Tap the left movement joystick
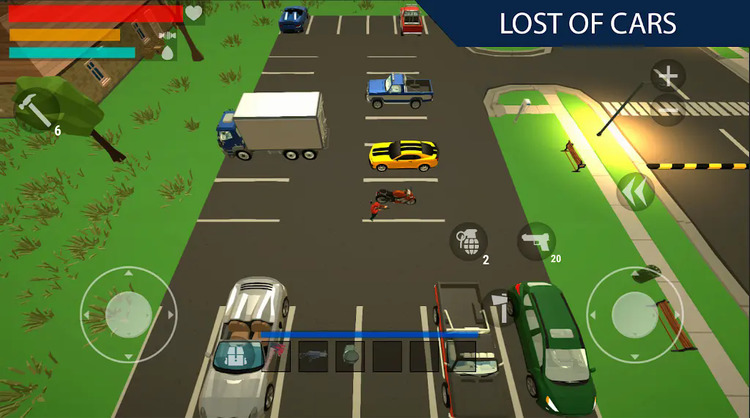This screenshot has width=750, height=418. point(129,314)
